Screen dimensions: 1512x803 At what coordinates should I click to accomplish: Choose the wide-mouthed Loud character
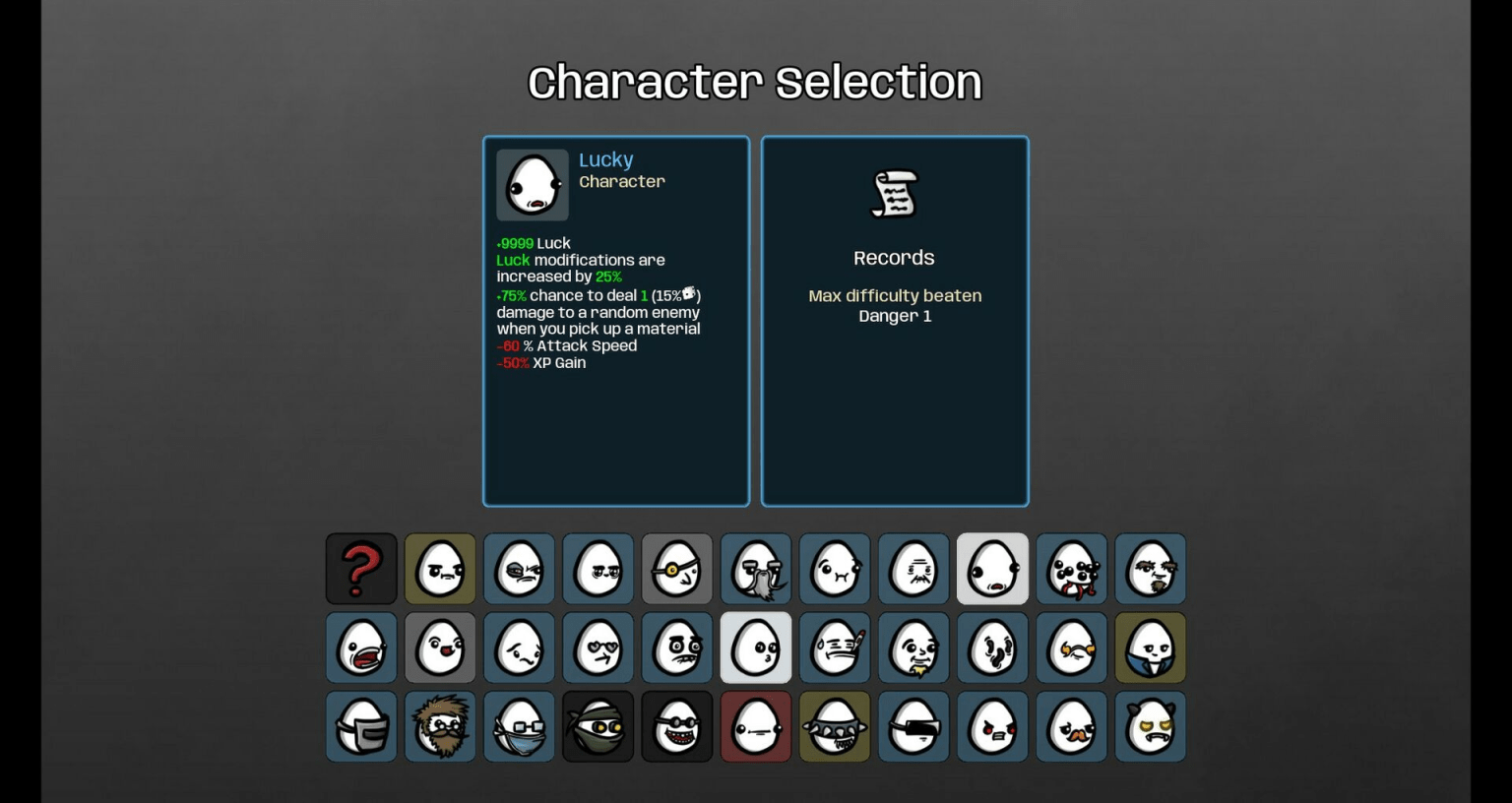[x=361, y=648]
